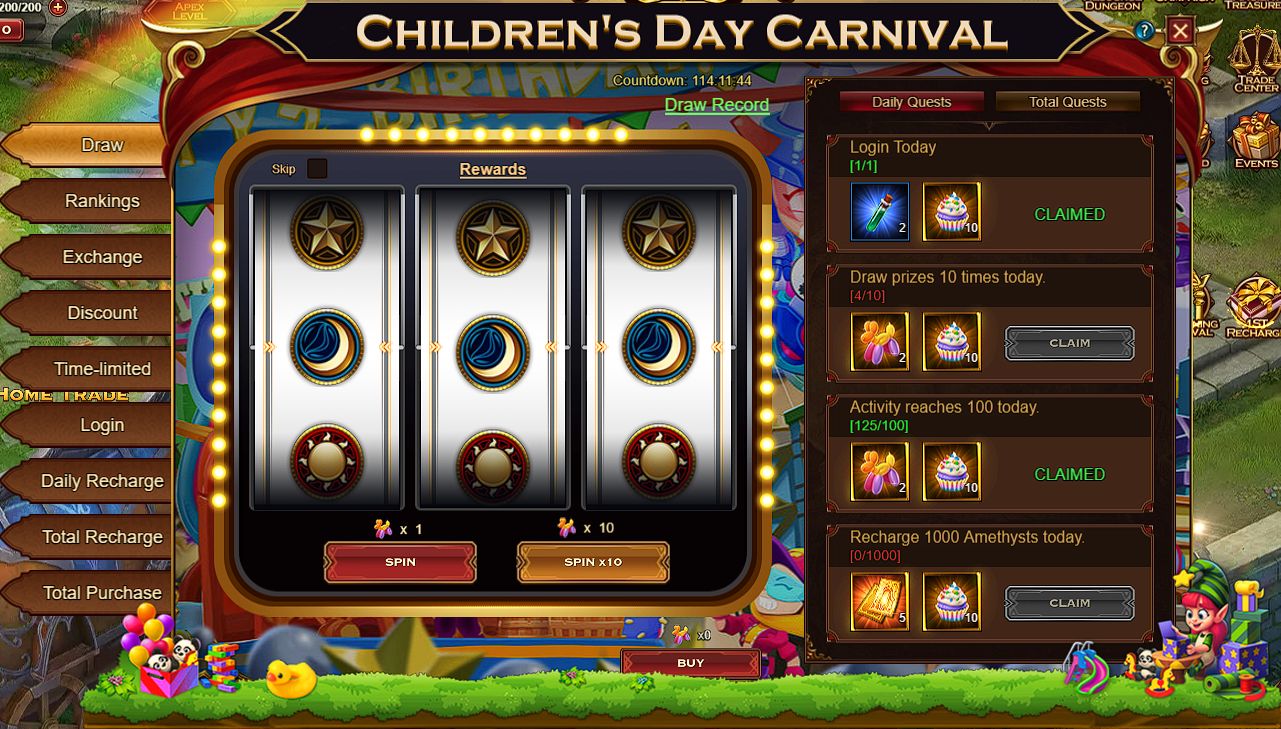Screen dimensions: 1281x729
Task: Go to the Discount section
Action: [101, 313]
